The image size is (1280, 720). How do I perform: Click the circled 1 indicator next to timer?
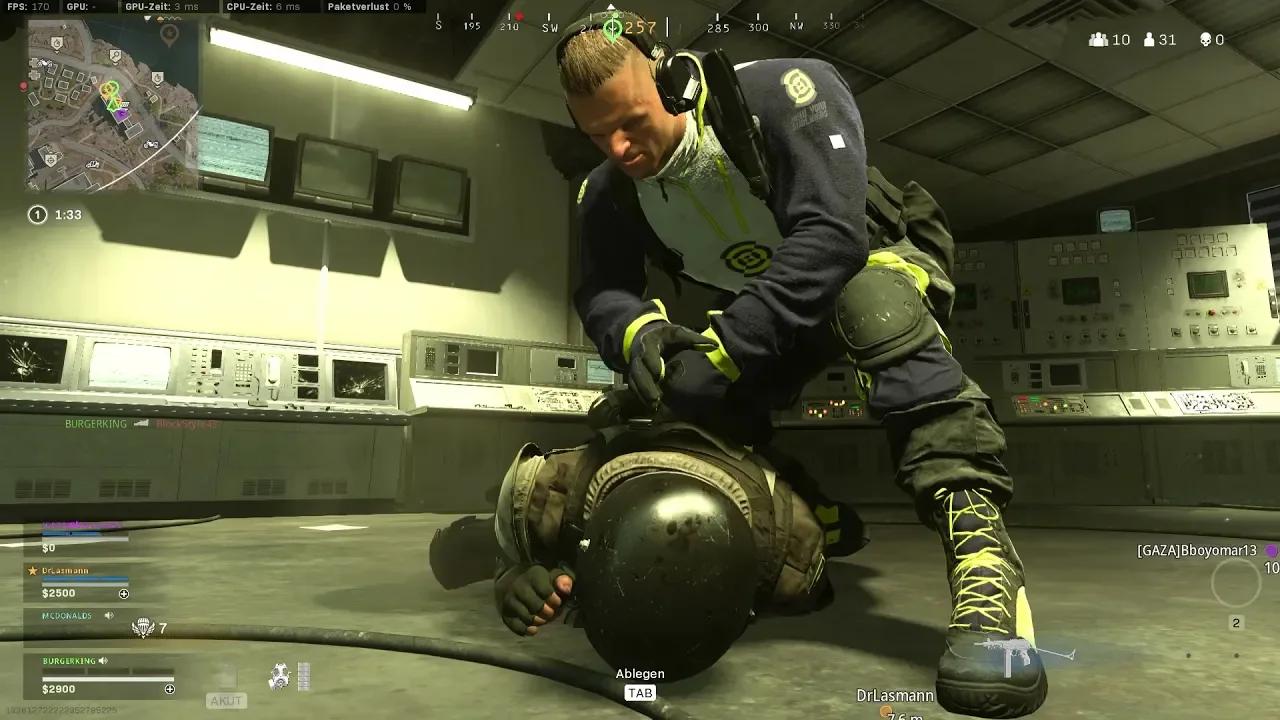pyautogui.click(x=38, y=214)
